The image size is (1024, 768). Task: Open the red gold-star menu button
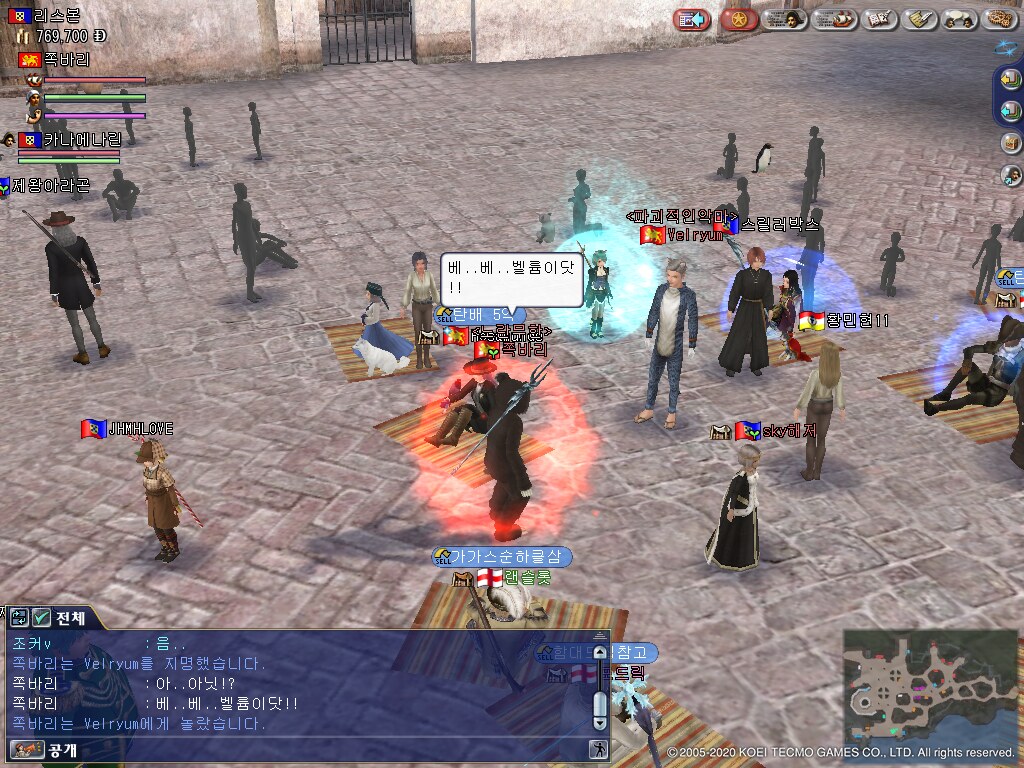[x=739, y=19]
